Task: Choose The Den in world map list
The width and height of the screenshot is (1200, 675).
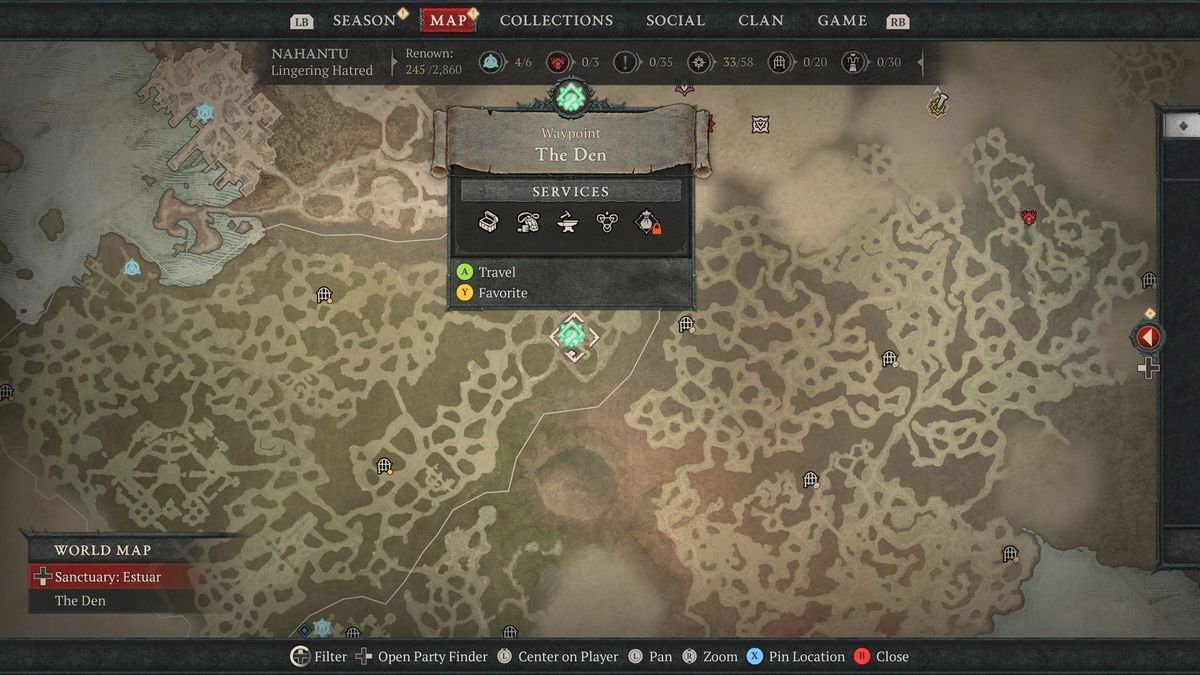Action: (80, 601)
